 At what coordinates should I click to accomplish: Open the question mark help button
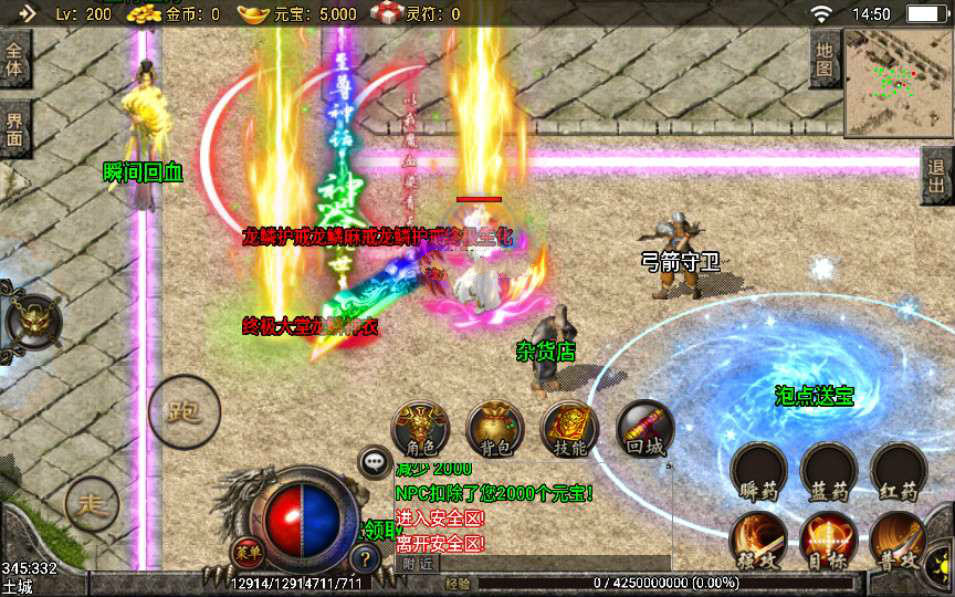(368, 560)
